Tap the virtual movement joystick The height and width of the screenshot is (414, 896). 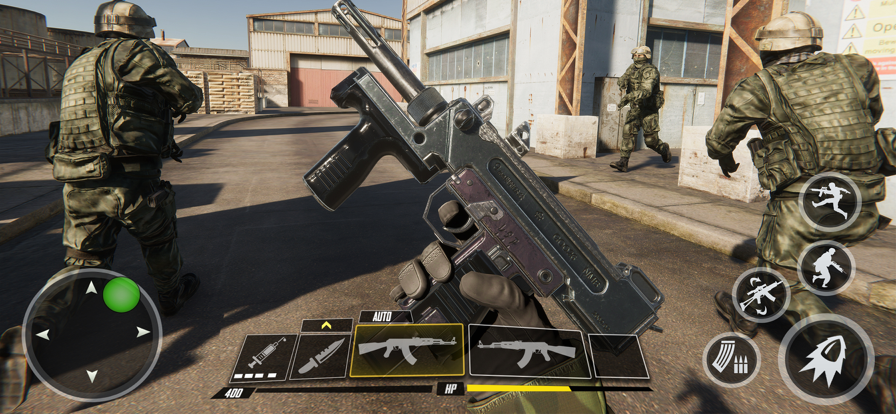click(92, 334)
